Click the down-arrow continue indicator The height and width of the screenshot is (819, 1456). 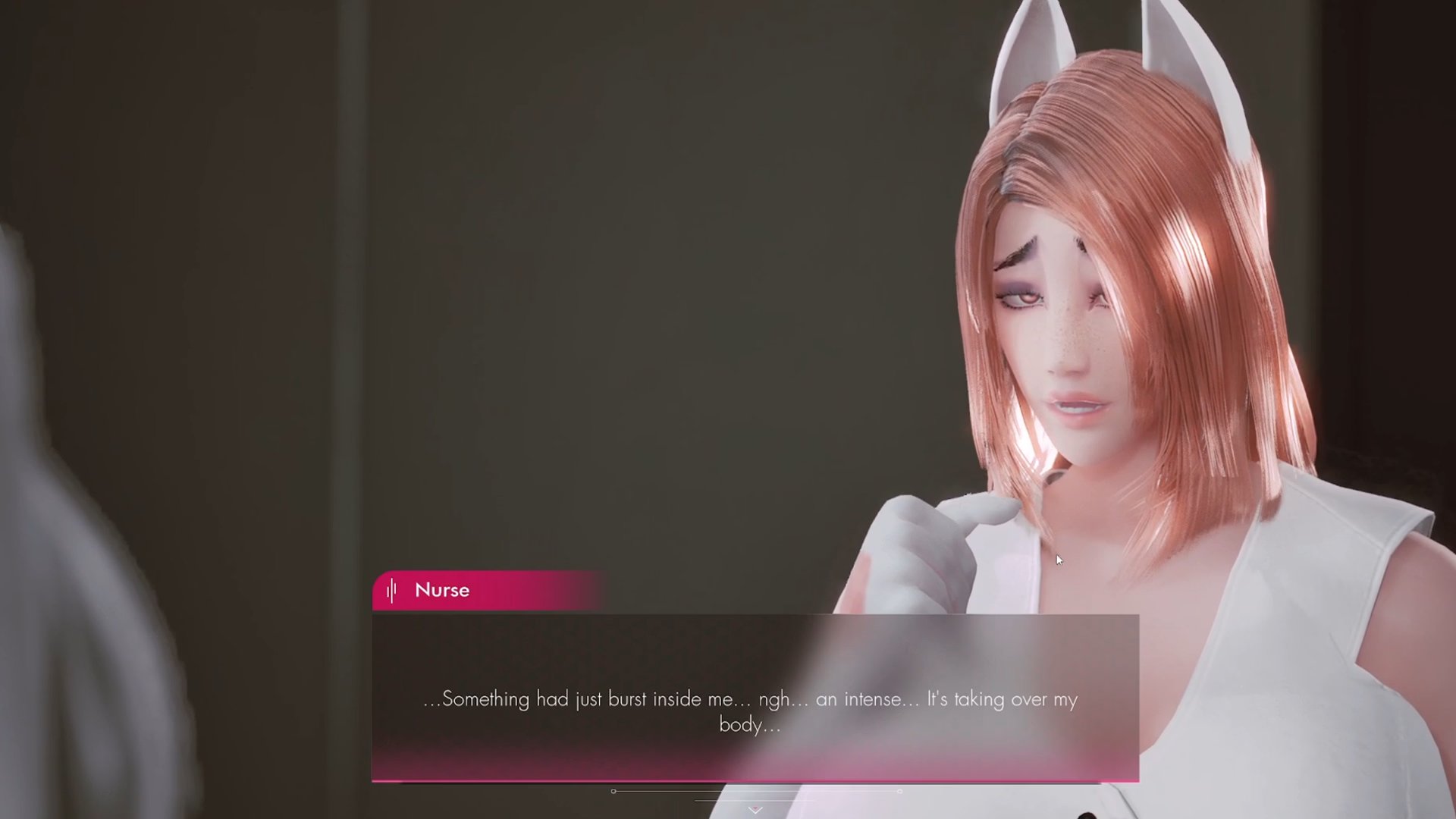point(755,810)
